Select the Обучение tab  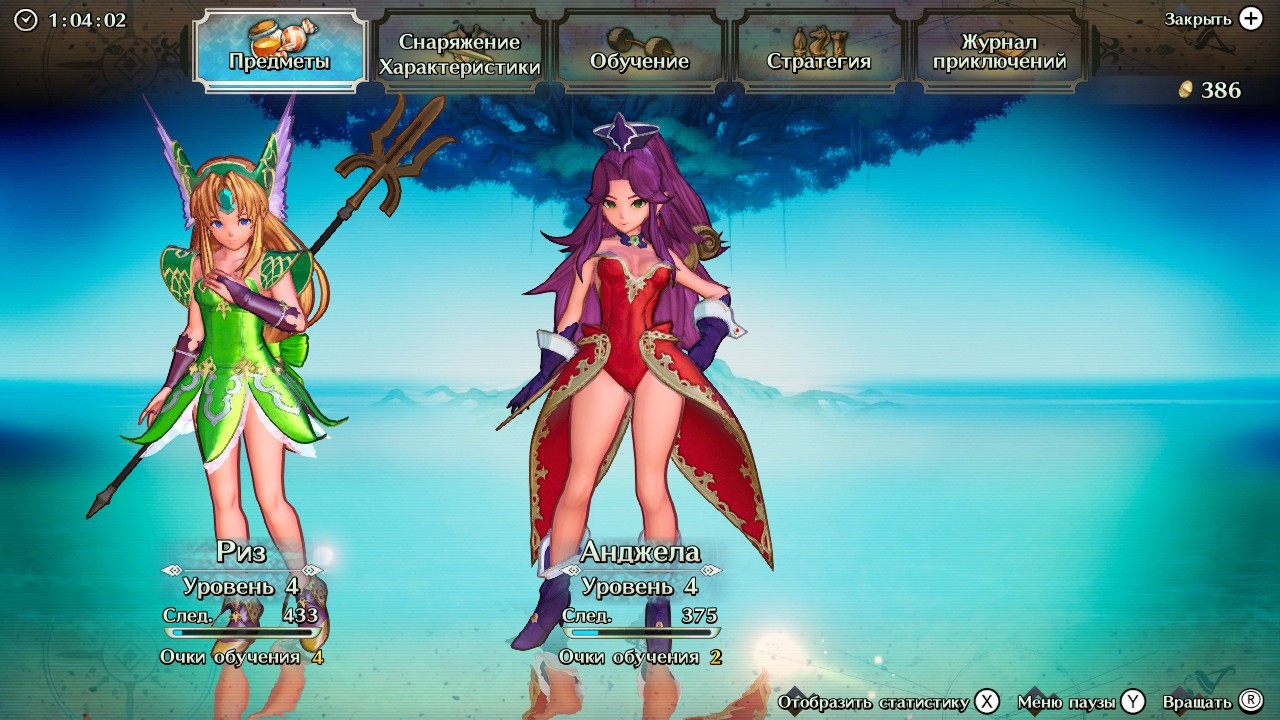point(640,52)
